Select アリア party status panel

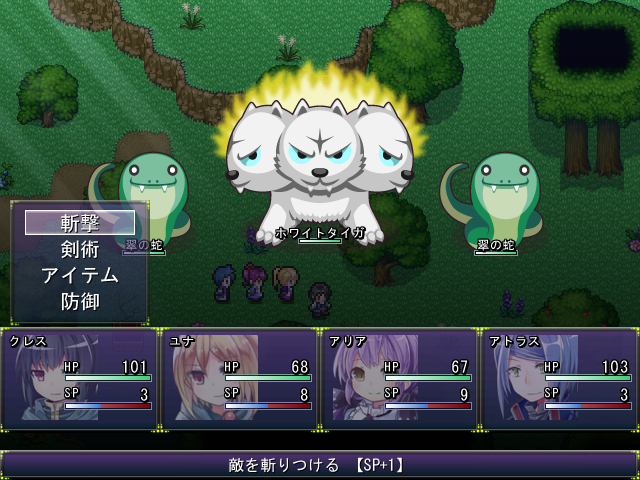pos(400,380)
